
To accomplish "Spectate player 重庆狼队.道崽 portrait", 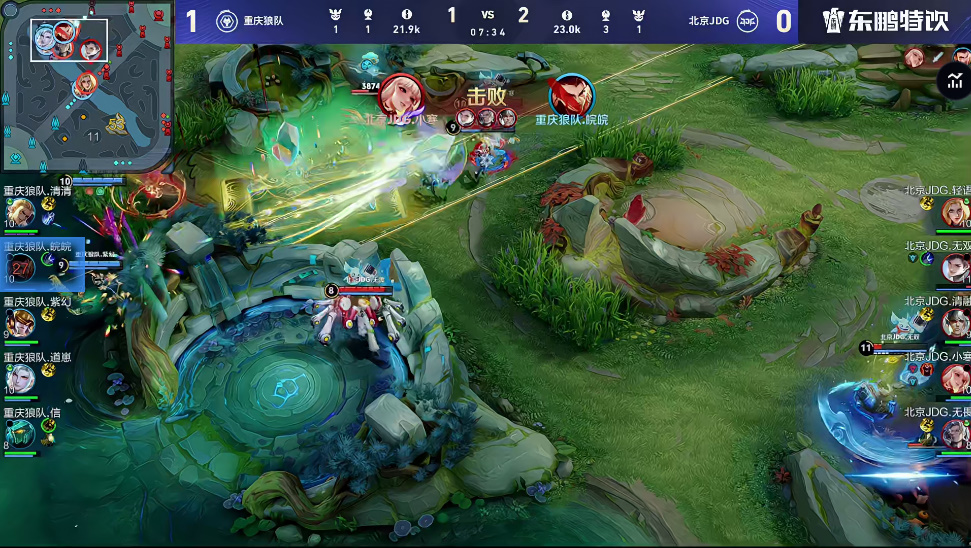I will [20, 377].
